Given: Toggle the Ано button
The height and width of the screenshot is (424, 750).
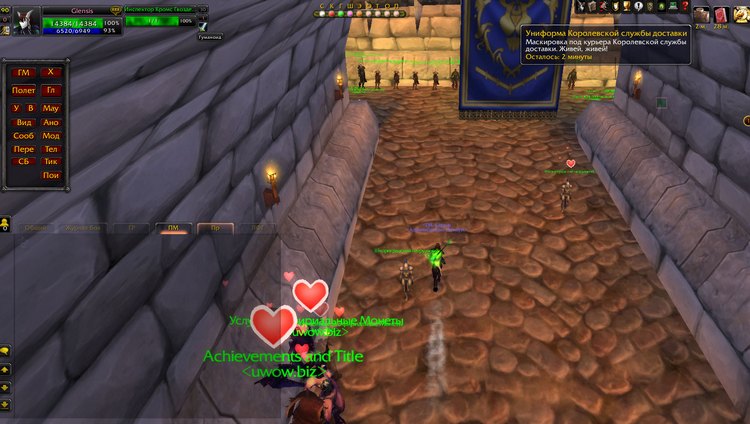Looking at the screenshot, I should pyautogui.click(x=51, y=122).
